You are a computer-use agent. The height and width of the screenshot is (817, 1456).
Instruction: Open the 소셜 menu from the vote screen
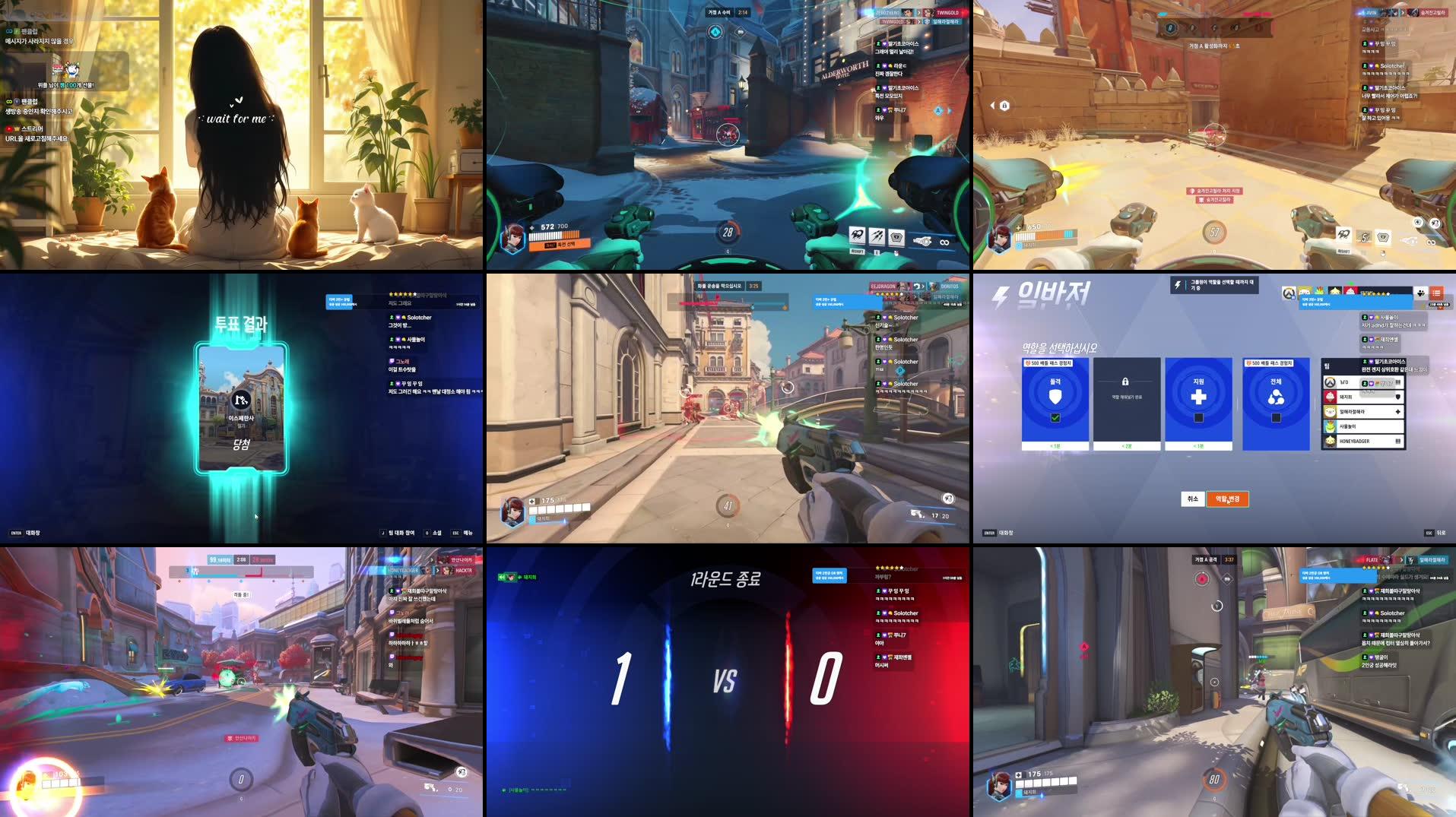433,533
